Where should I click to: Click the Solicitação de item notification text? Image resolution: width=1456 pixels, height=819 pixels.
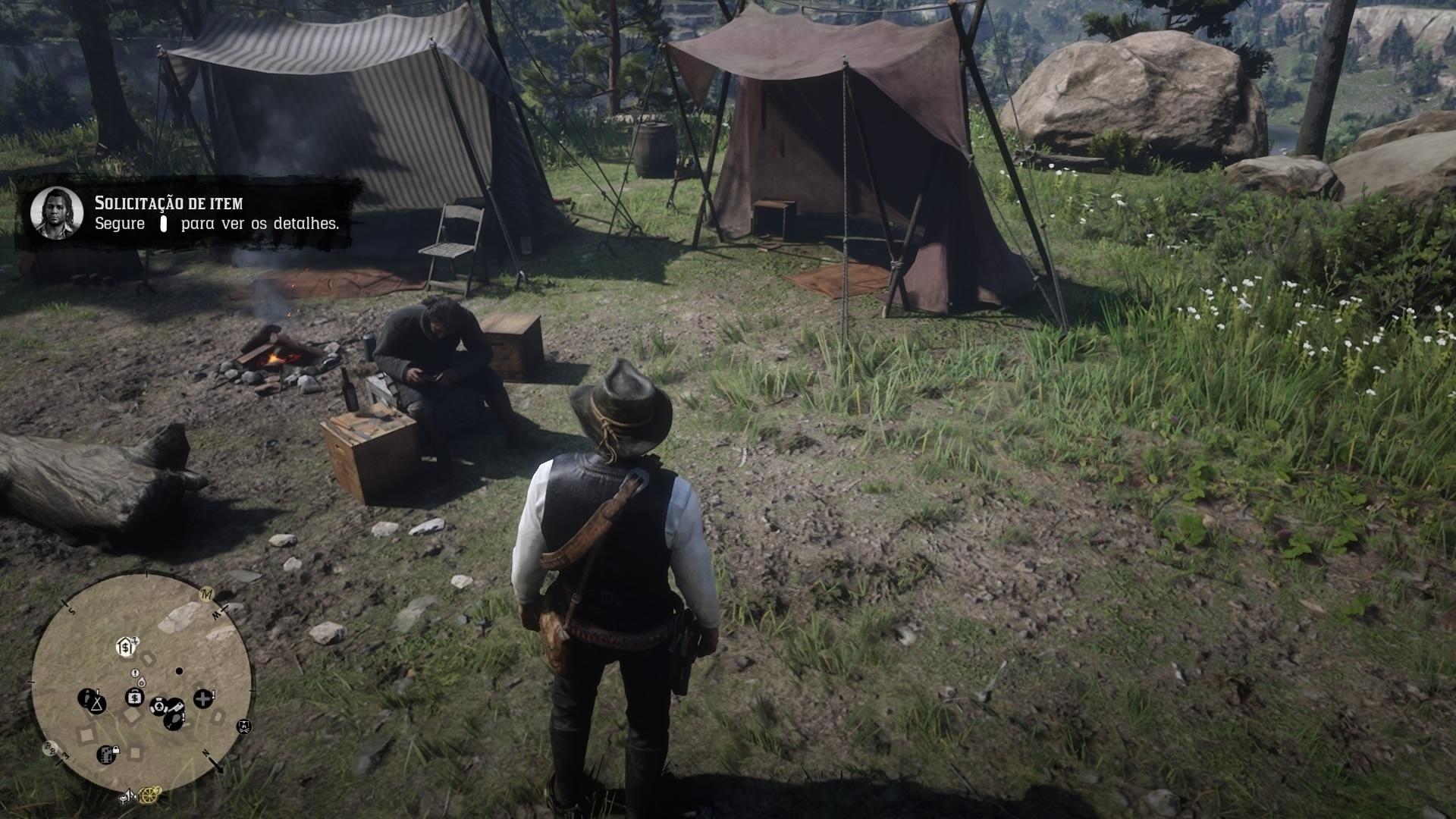coord(168,203)
